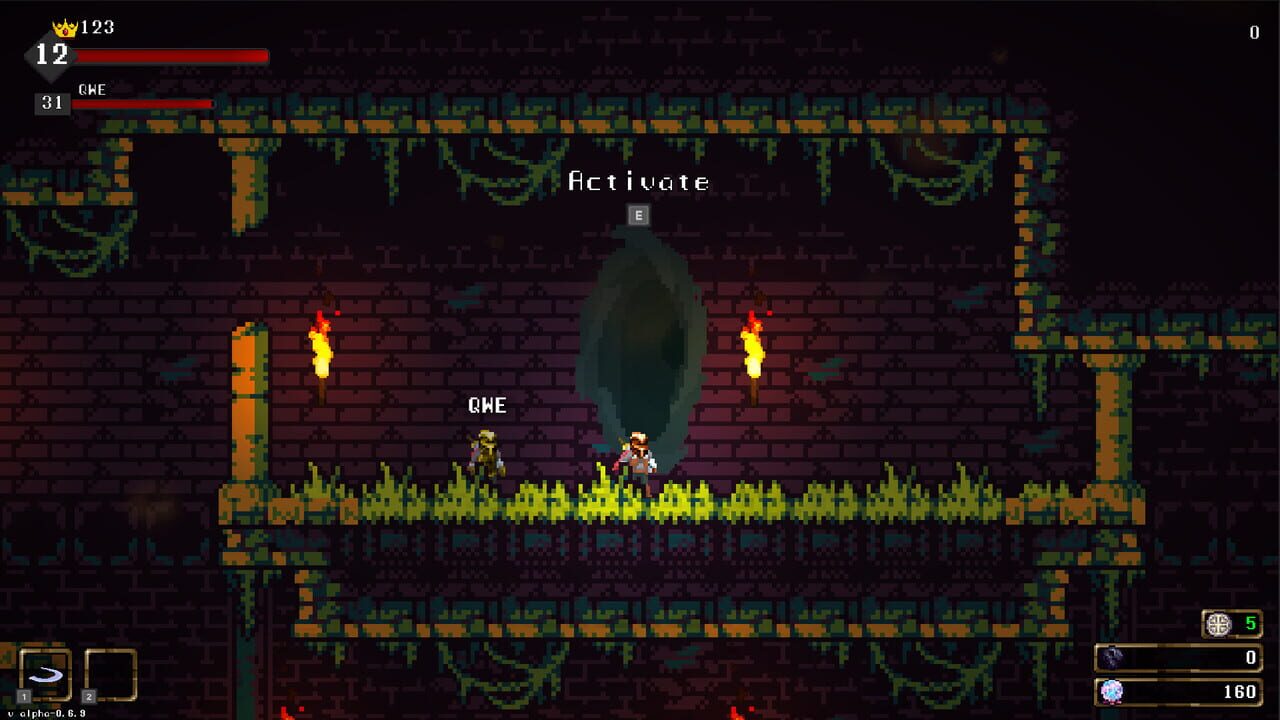Click the E key prompt under Activate
The height and width of the screenshot is (720, 1280).
click(638, 213)
